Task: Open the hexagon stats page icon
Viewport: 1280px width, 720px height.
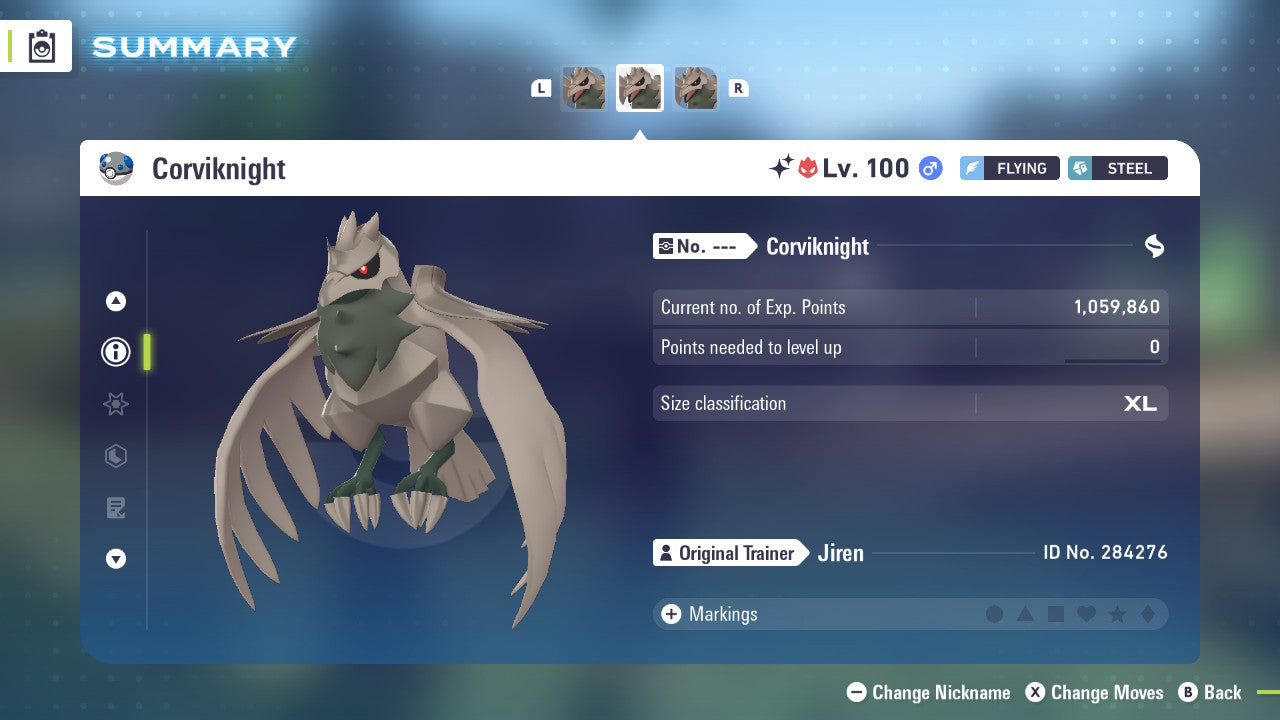Action: (x=115, y=456)
